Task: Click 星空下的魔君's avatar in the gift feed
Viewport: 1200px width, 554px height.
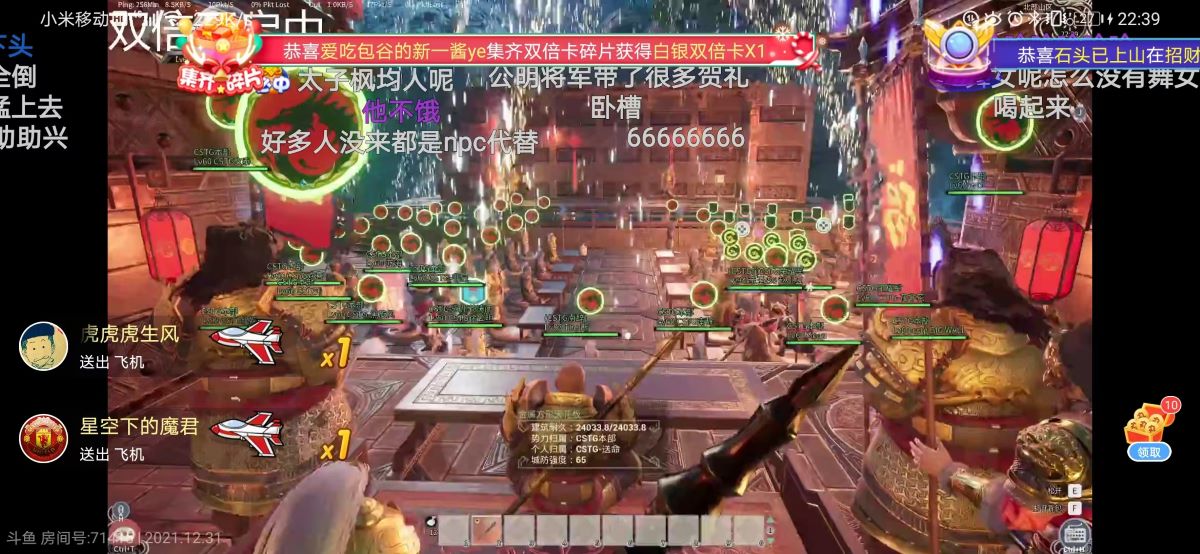Action: click(x=43, y=438)
